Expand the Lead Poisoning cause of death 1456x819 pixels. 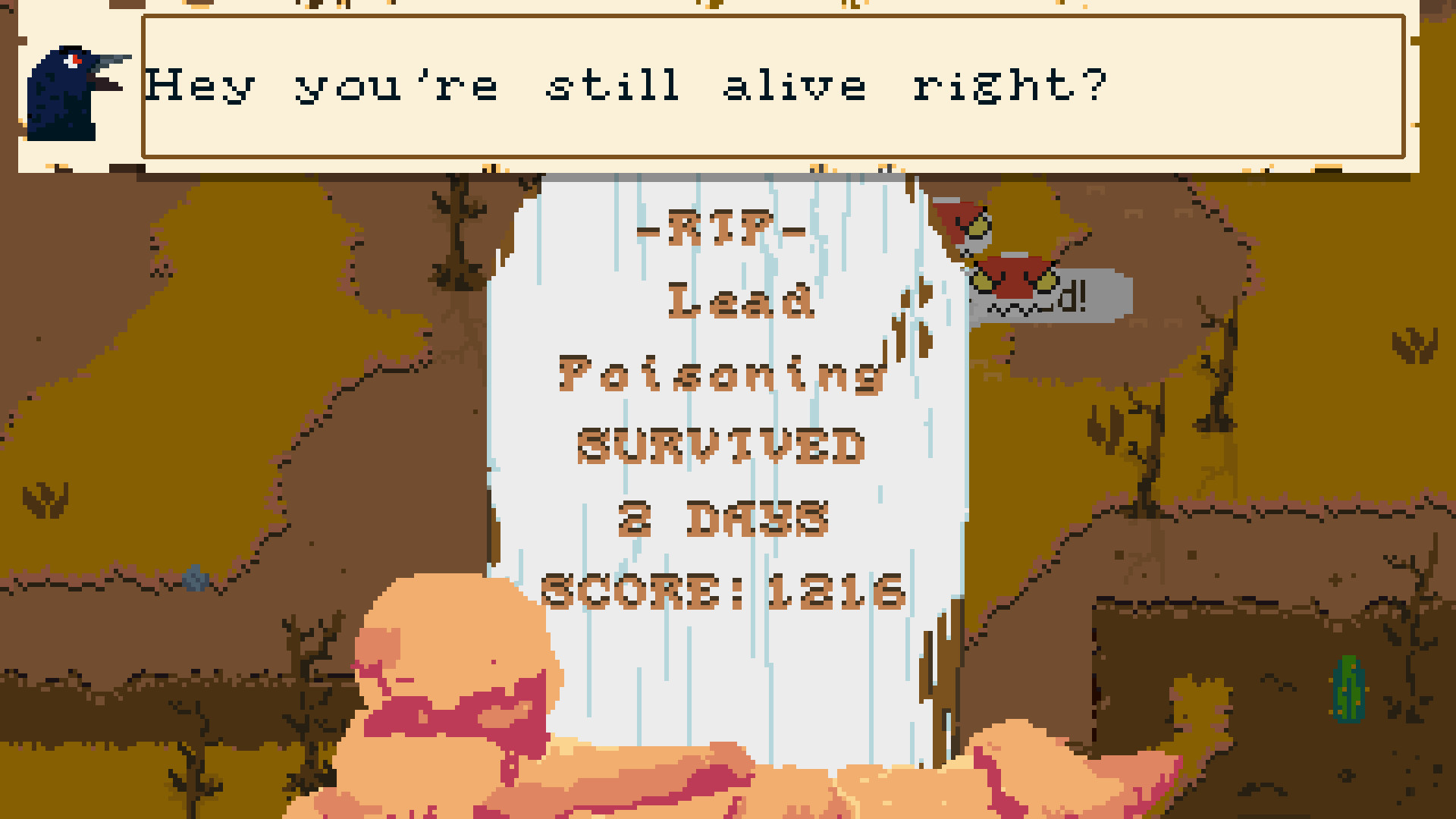pyautogui.click(x=720, y=341)
